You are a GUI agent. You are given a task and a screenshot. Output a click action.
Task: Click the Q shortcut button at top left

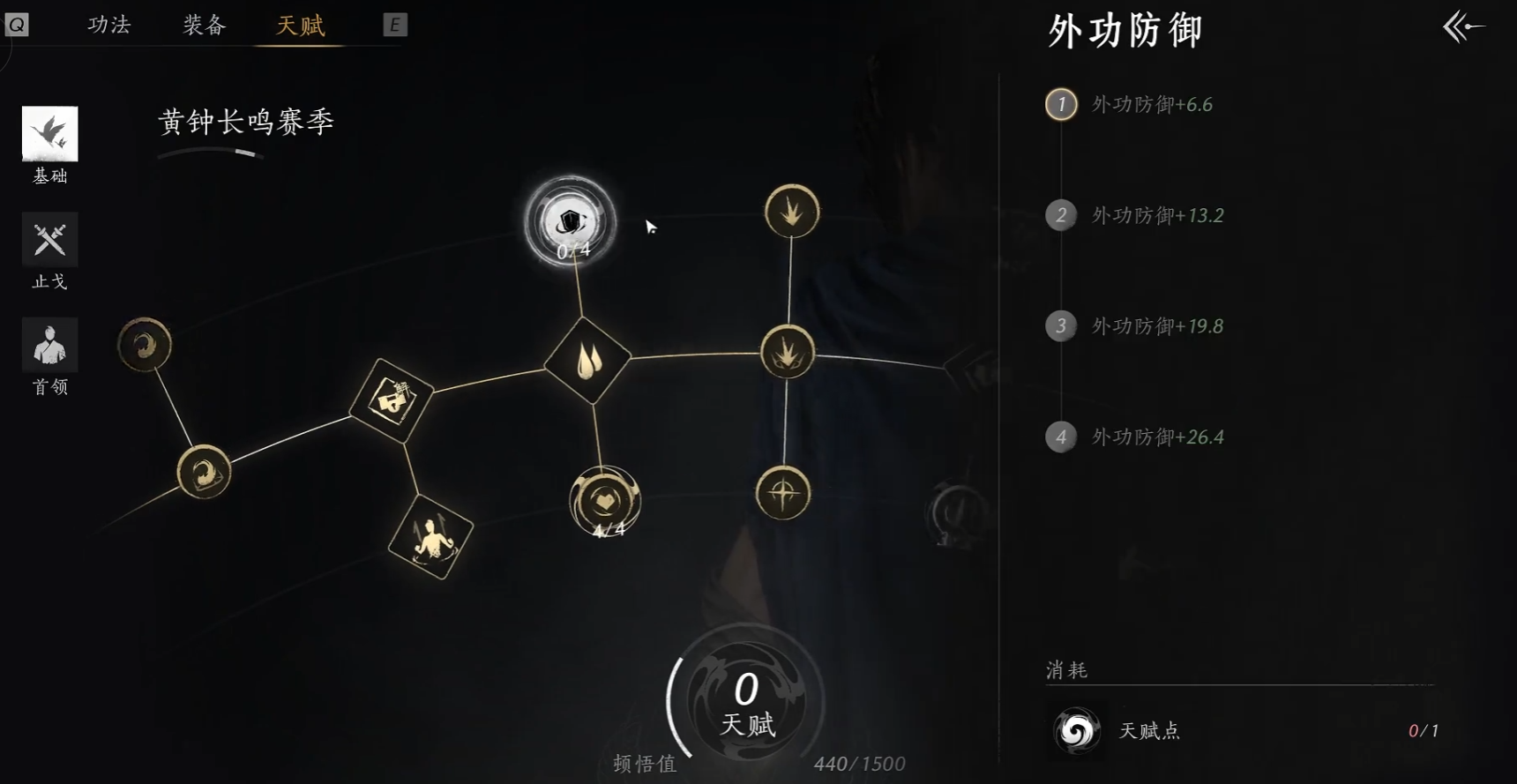pyautogui.click(x=17, y=24)
